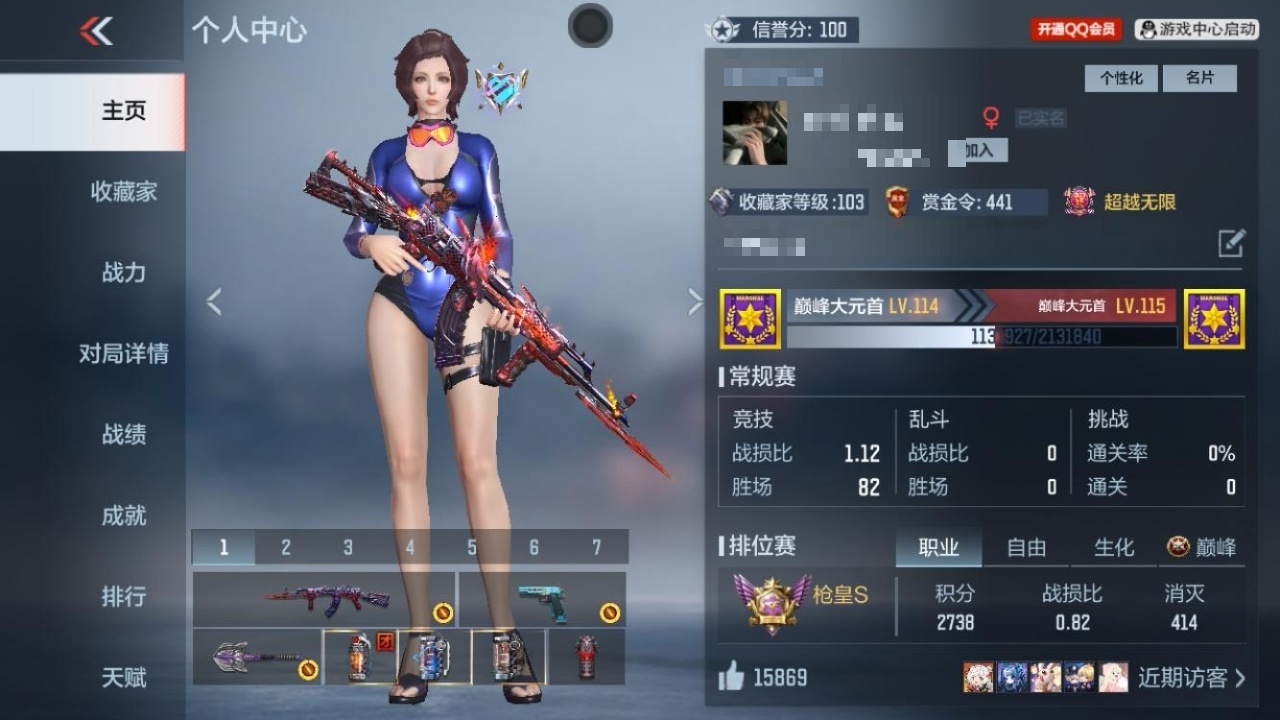This screenshot has height=720, width=1280.
Task: Click the 个性化 button
Action: pos(1121,78)
